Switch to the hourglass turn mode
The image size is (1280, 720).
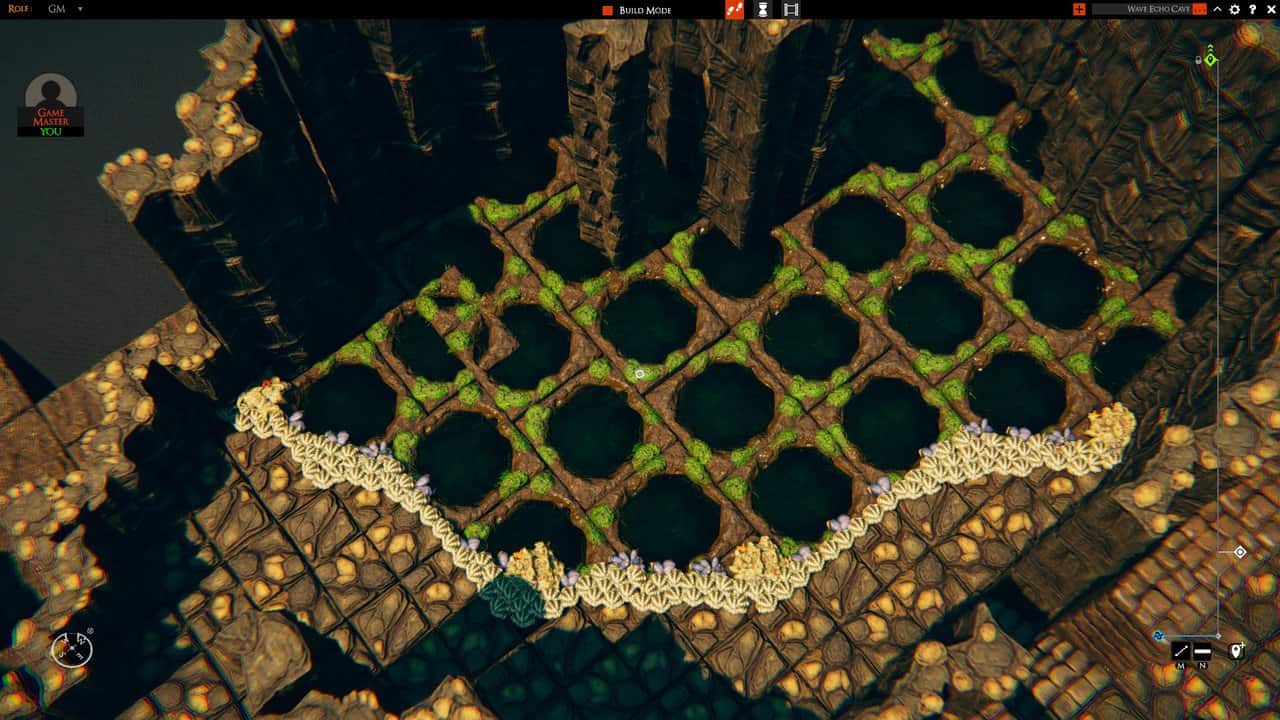763,10
